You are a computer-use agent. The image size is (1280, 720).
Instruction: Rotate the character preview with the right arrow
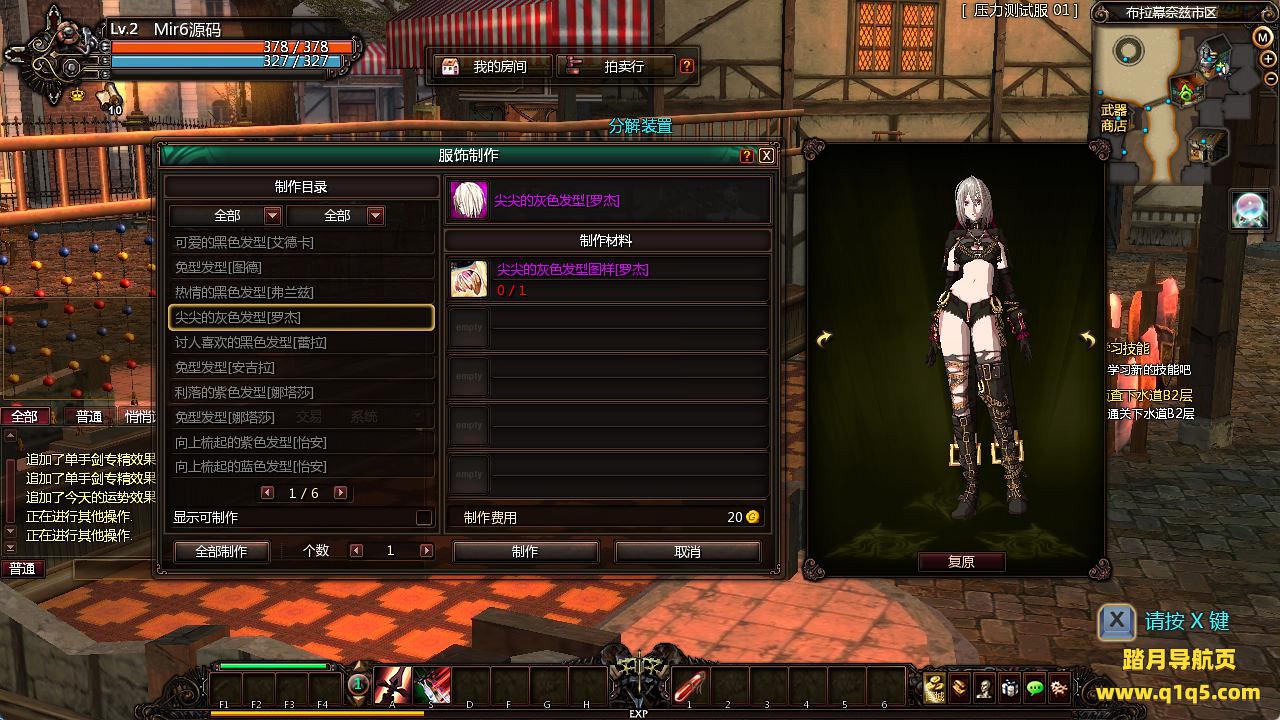coord(1088,340)
